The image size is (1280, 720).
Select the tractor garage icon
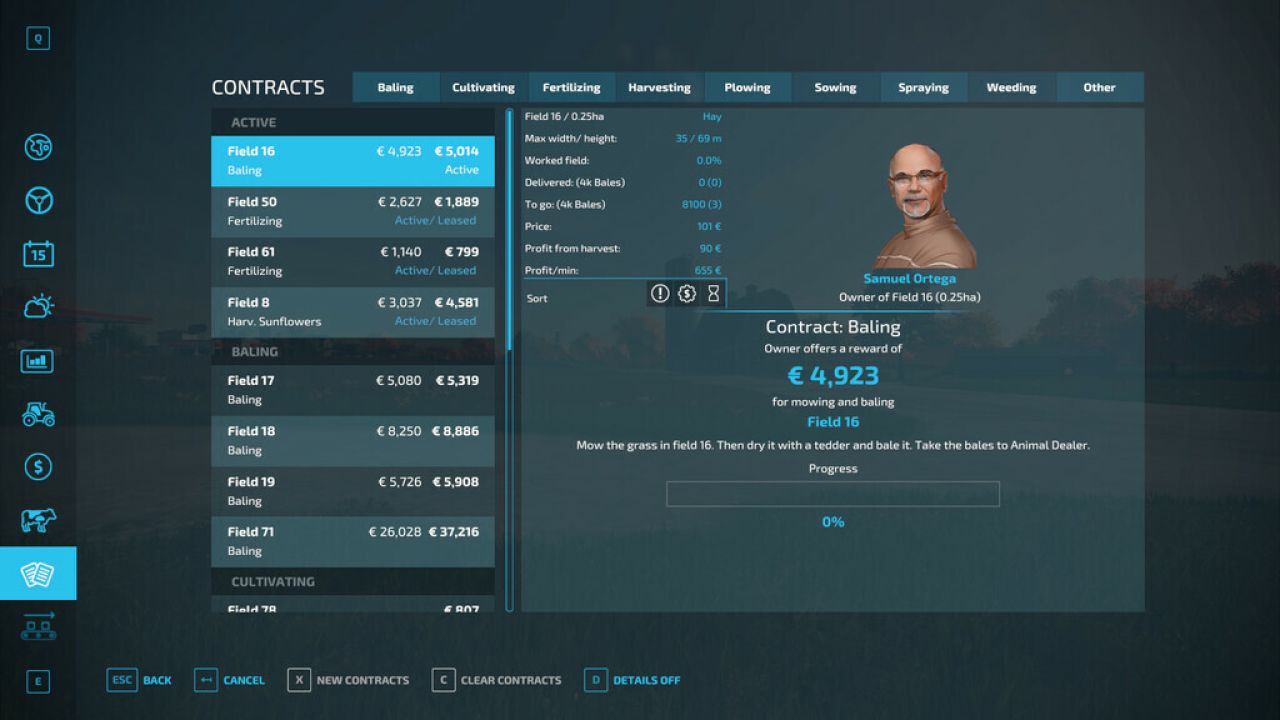coord(37,413)
